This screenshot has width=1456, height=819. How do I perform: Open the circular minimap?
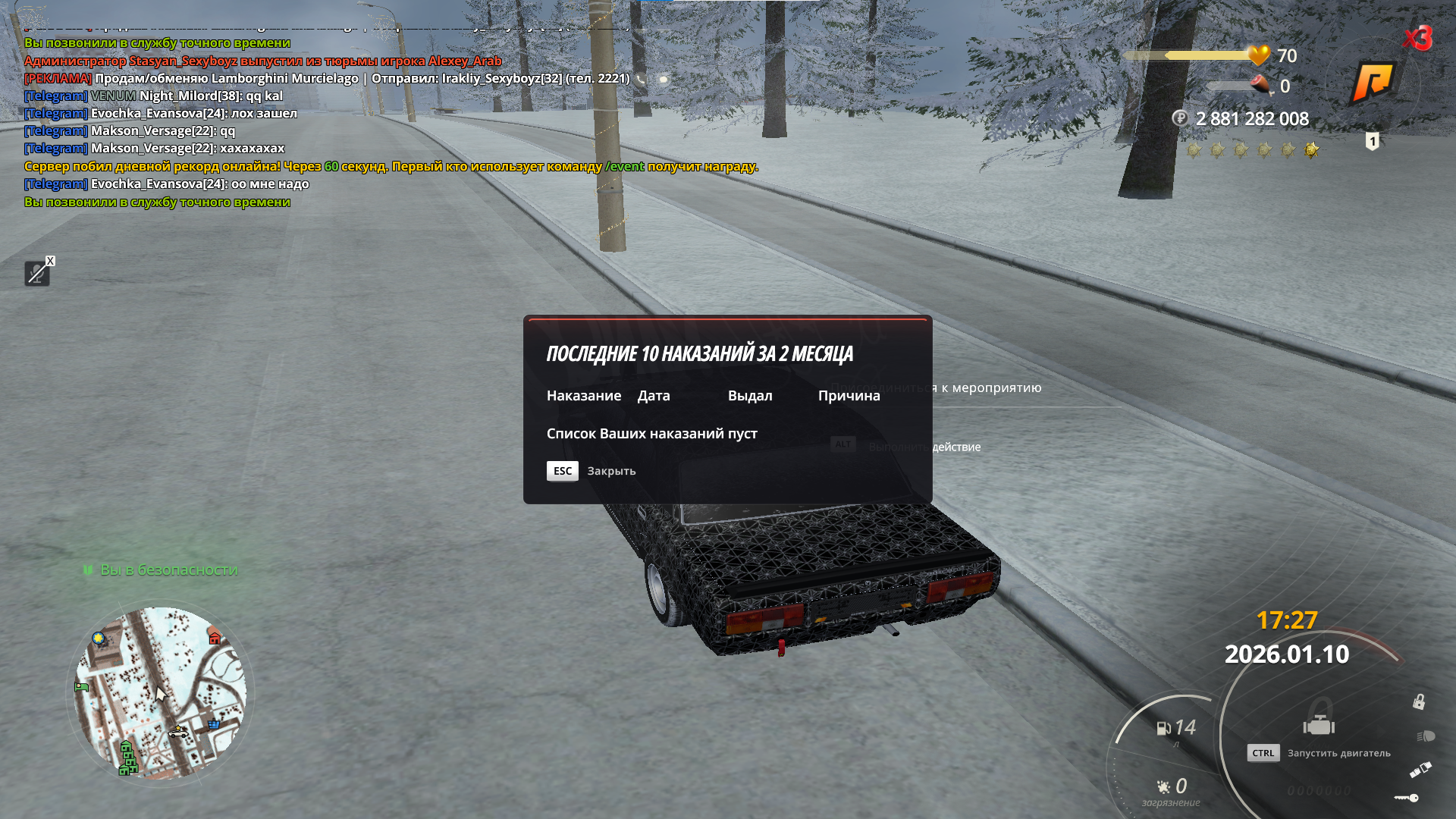pos(160,693)
